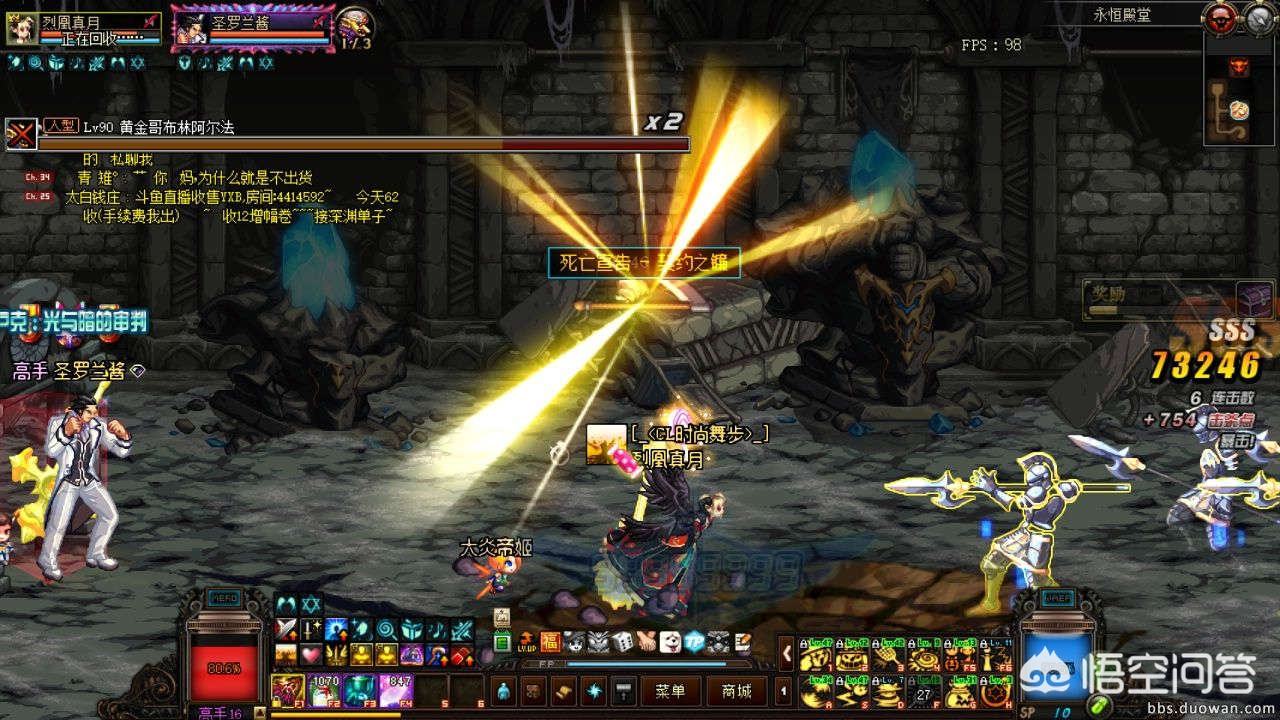
Task: Use the F4 consumable with 847 count
Action: point(395,690)
